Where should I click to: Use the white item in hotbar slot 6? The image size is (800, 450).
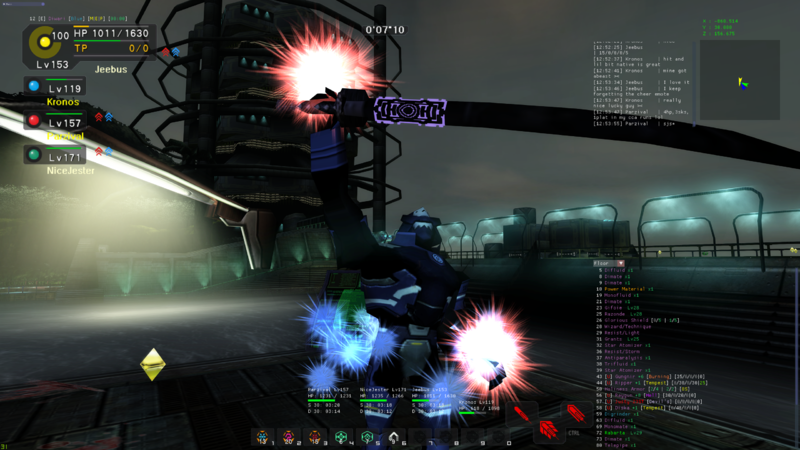pos(394,438)
